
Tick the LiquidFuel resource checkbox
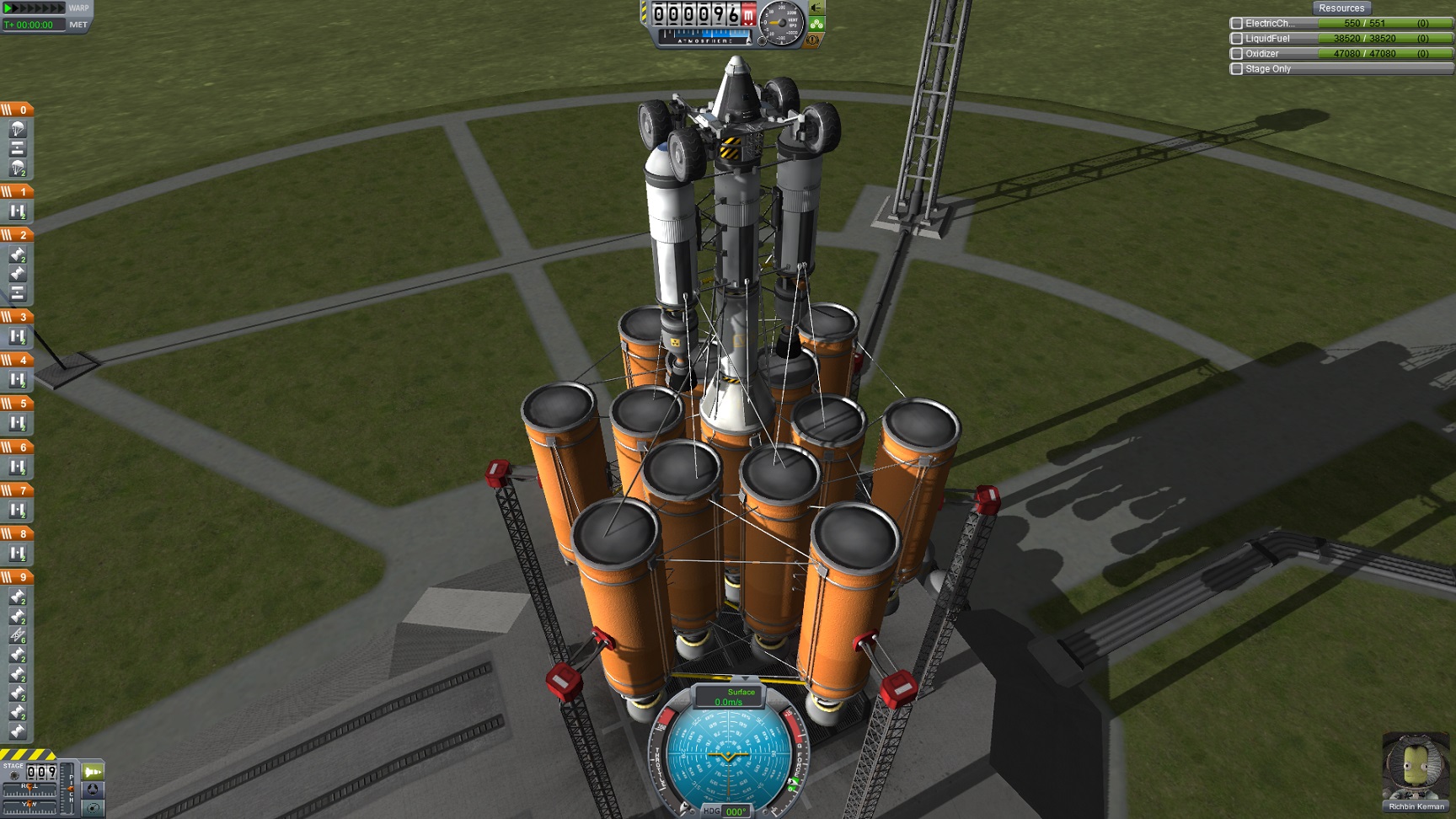[x=1237, y=39]
